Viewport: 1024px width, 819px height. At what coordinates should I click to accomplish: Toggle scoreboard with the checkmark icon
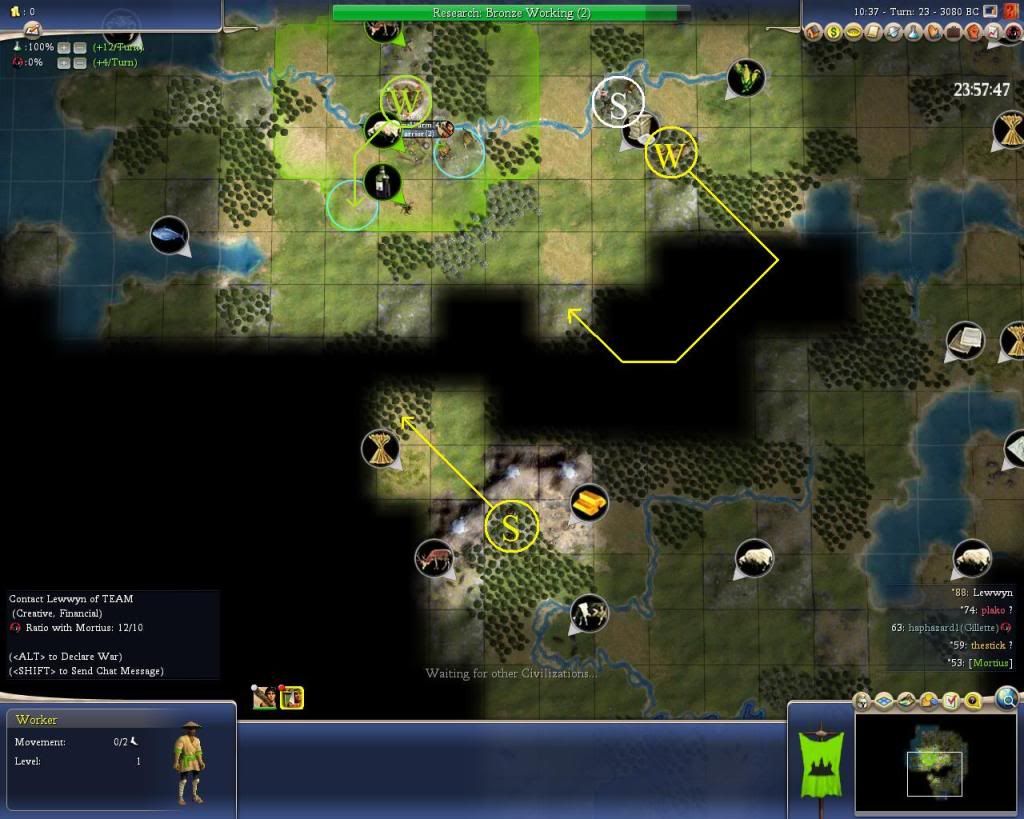(x=951, y=701)
